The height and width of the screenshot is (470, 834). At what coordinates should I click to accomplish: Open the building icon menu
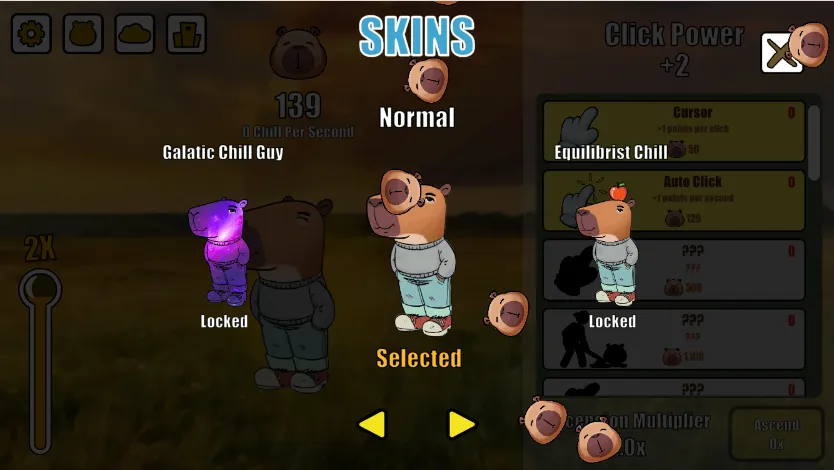click(186, 34)
